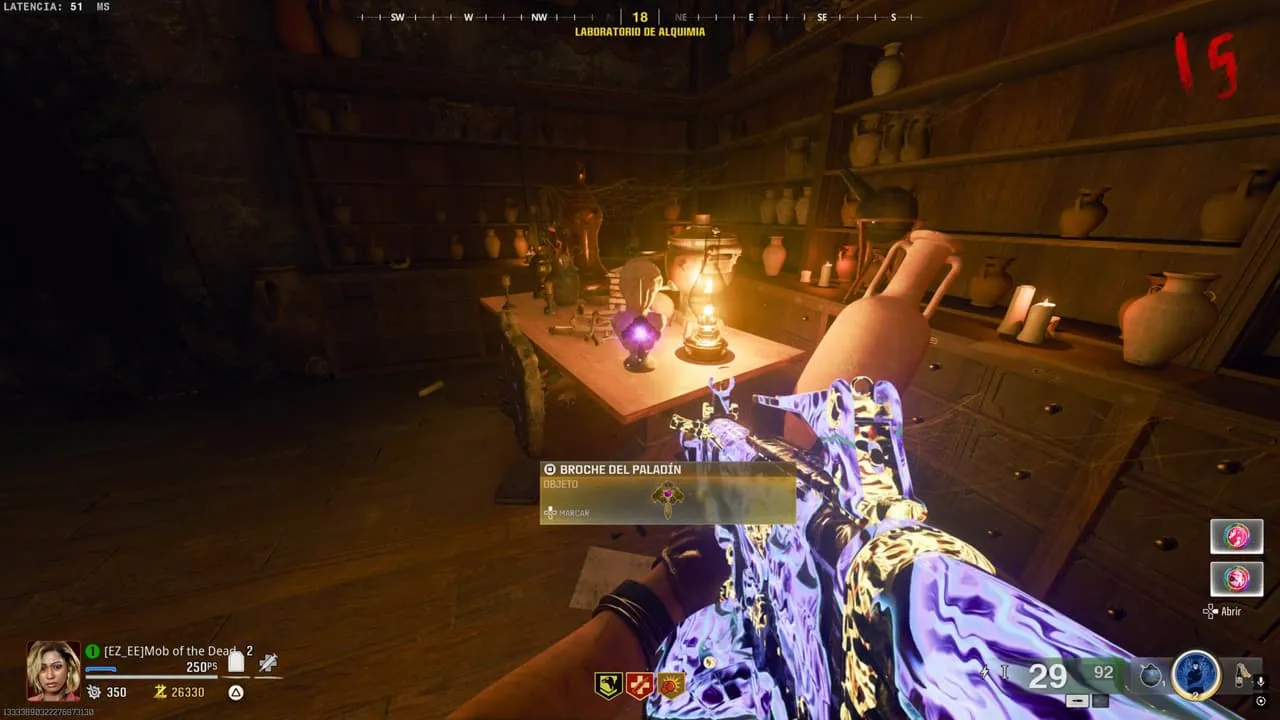1280x720 pixels.
Task: Activate the blue circular field upgrade icon
Action: [1195, 675]
